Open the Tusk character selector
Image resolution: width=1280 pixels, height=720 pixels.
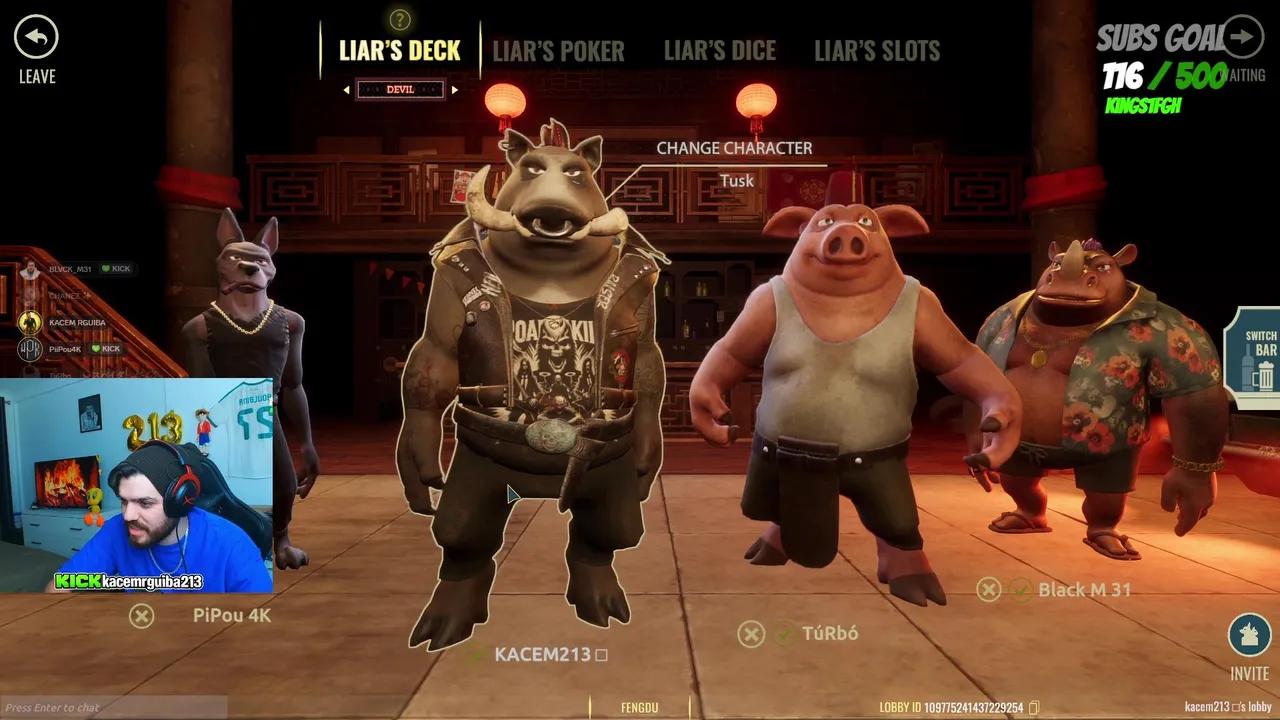pos(735,181)
